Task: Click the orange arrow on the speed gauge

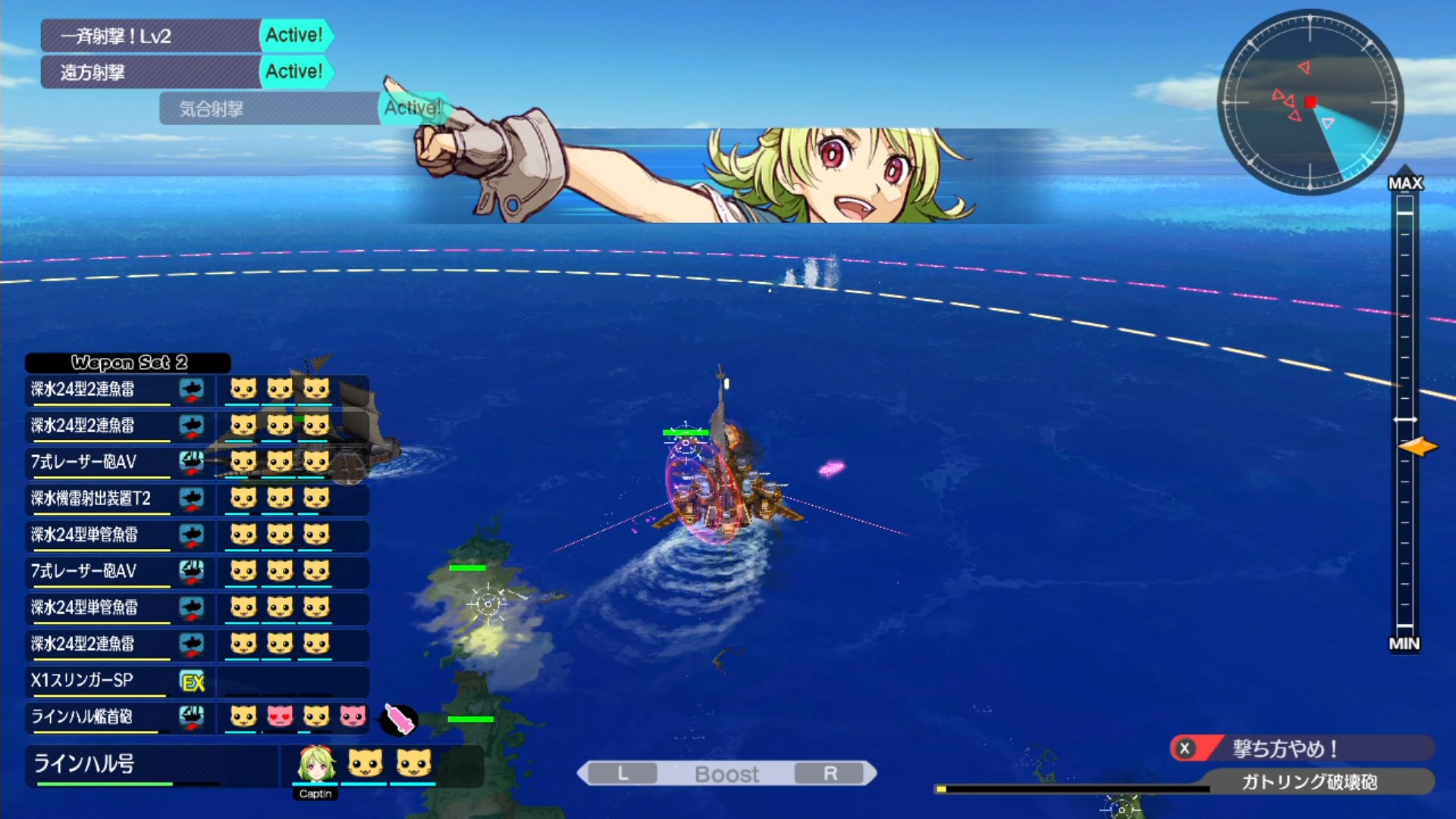Action: click(1418, 447)
